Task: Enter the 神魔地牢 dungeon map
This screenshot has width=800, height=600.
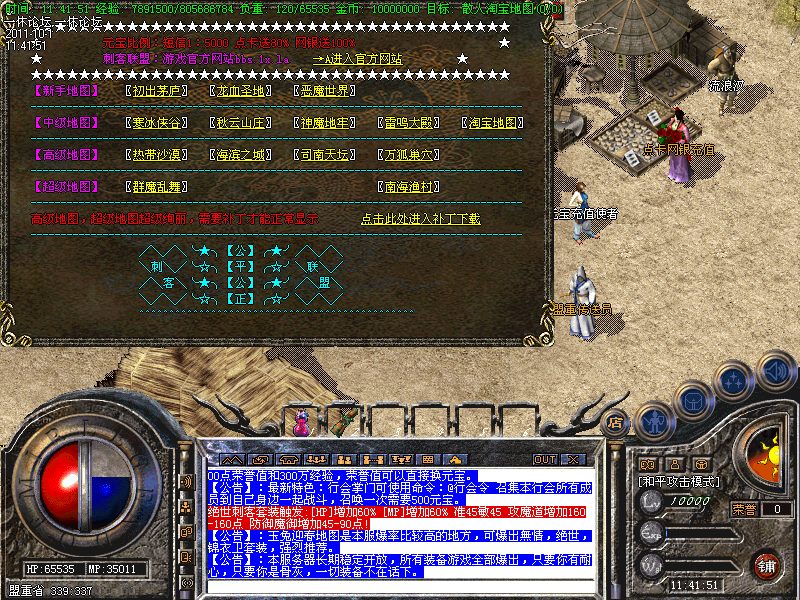Action: click(x=325, y=123)
